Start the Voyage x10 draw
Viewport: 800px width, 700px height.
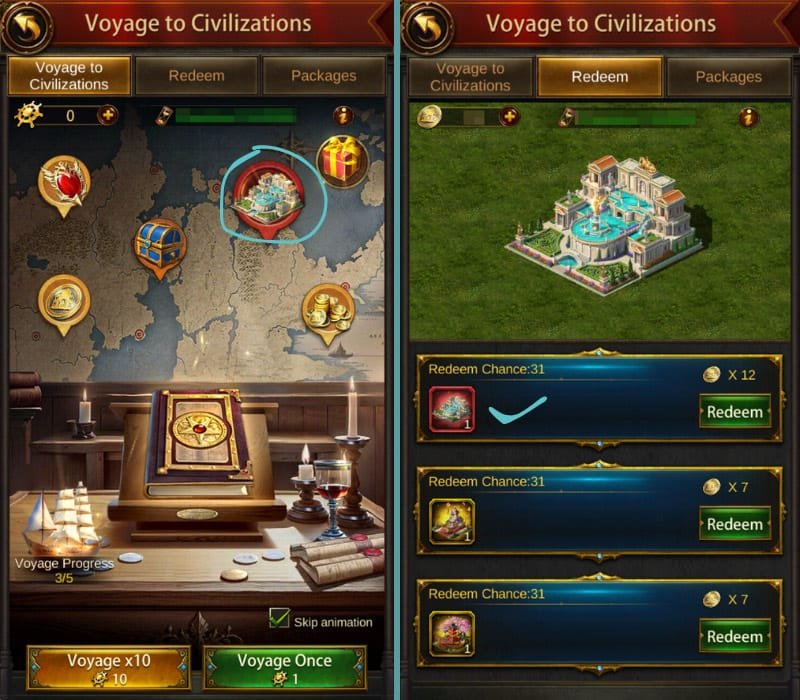(107, 668)
